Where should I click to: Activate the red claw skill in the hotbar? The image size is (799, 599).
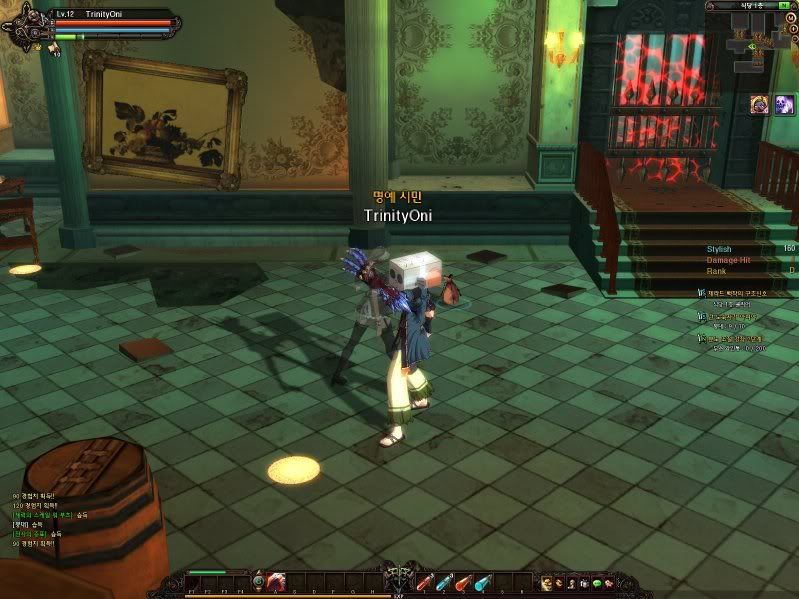tap(277, 582)
